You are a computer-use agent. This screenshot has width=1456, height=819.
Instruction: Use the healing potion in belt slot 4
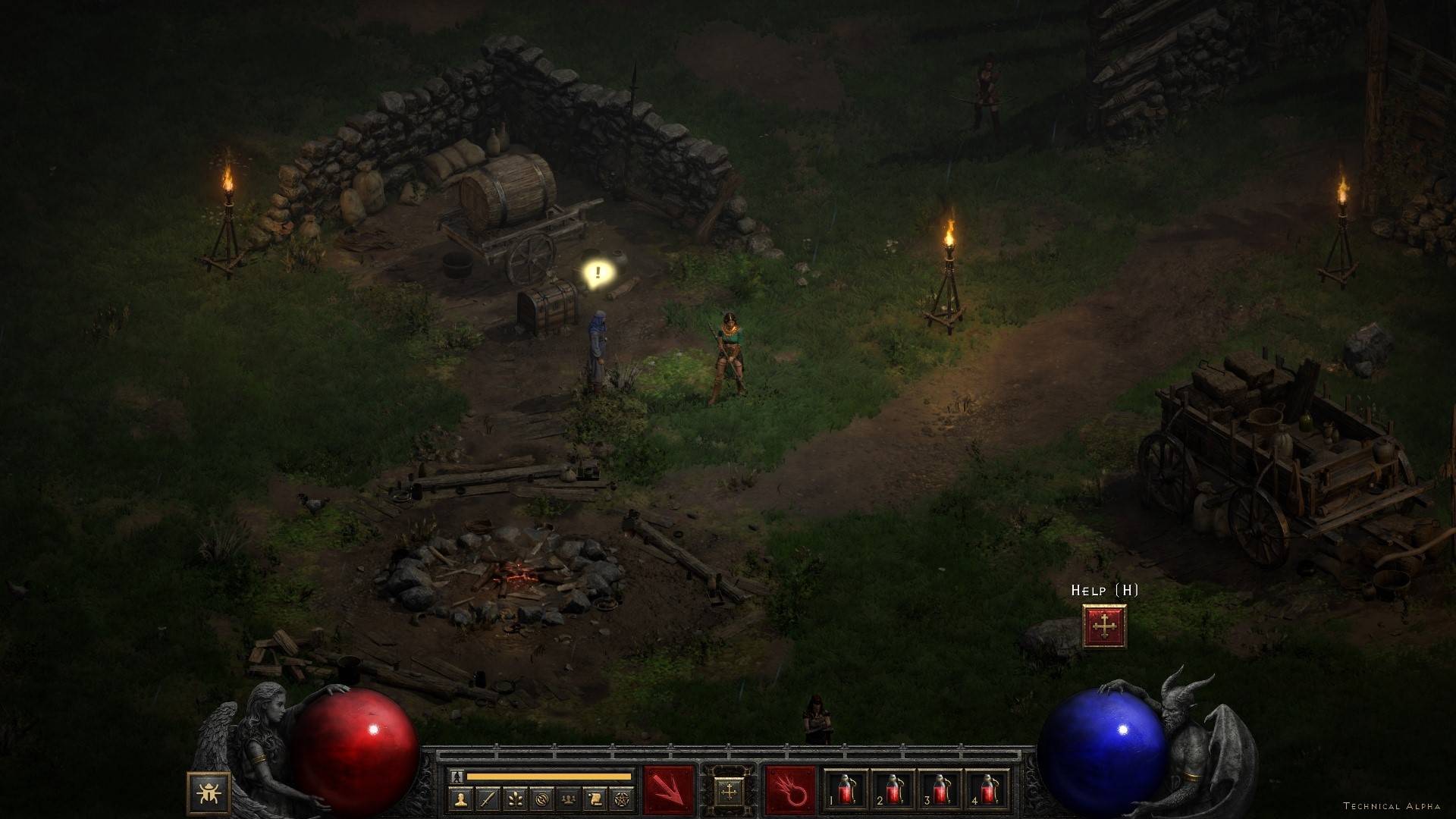coord(987,792)
